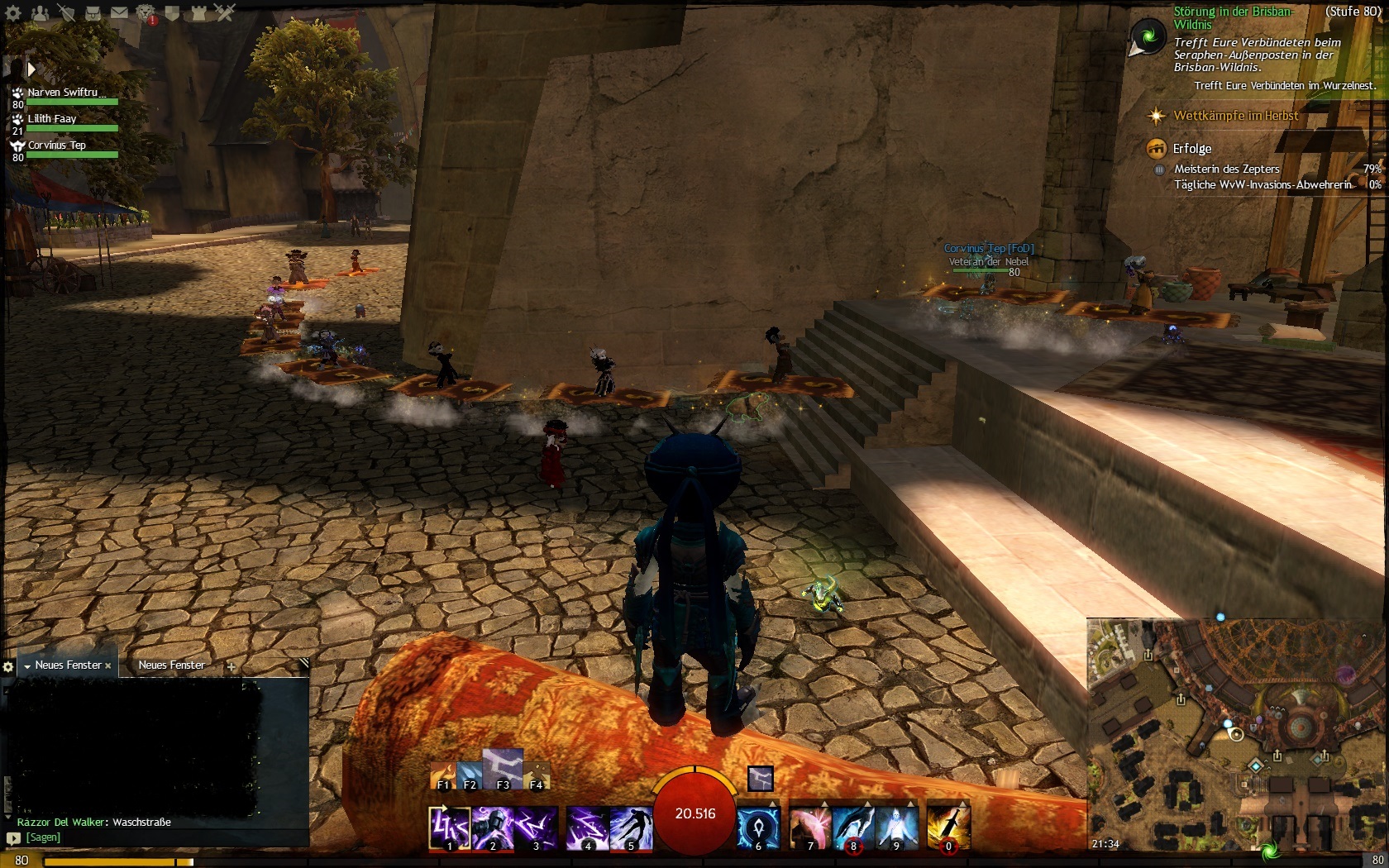Add a new chat tab with plus
1389x868 pixels.
point(231,666)
